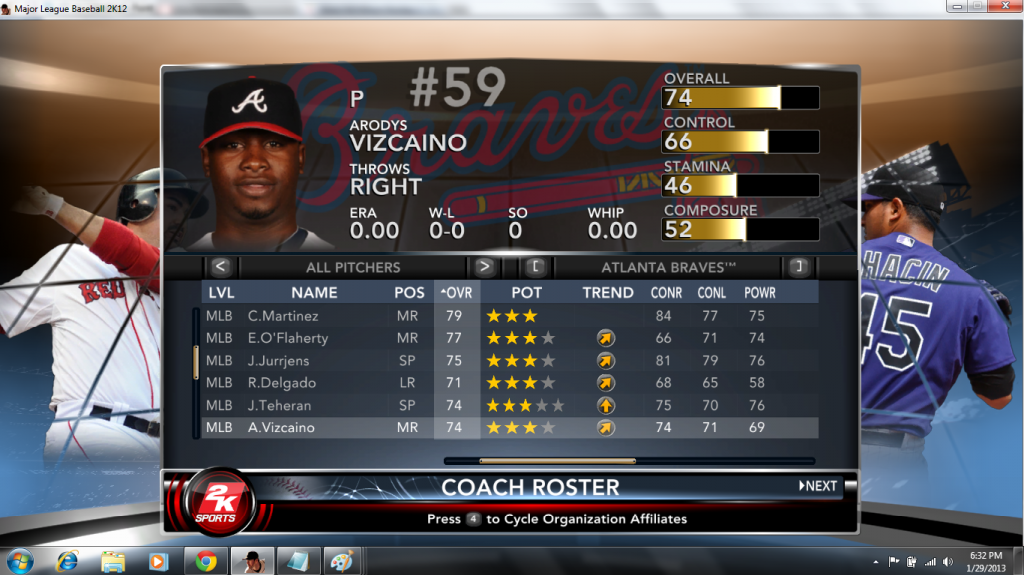The image size is (1024, 575).
Task: Sort roster by the OVR column header
Action: pos(457,293)
